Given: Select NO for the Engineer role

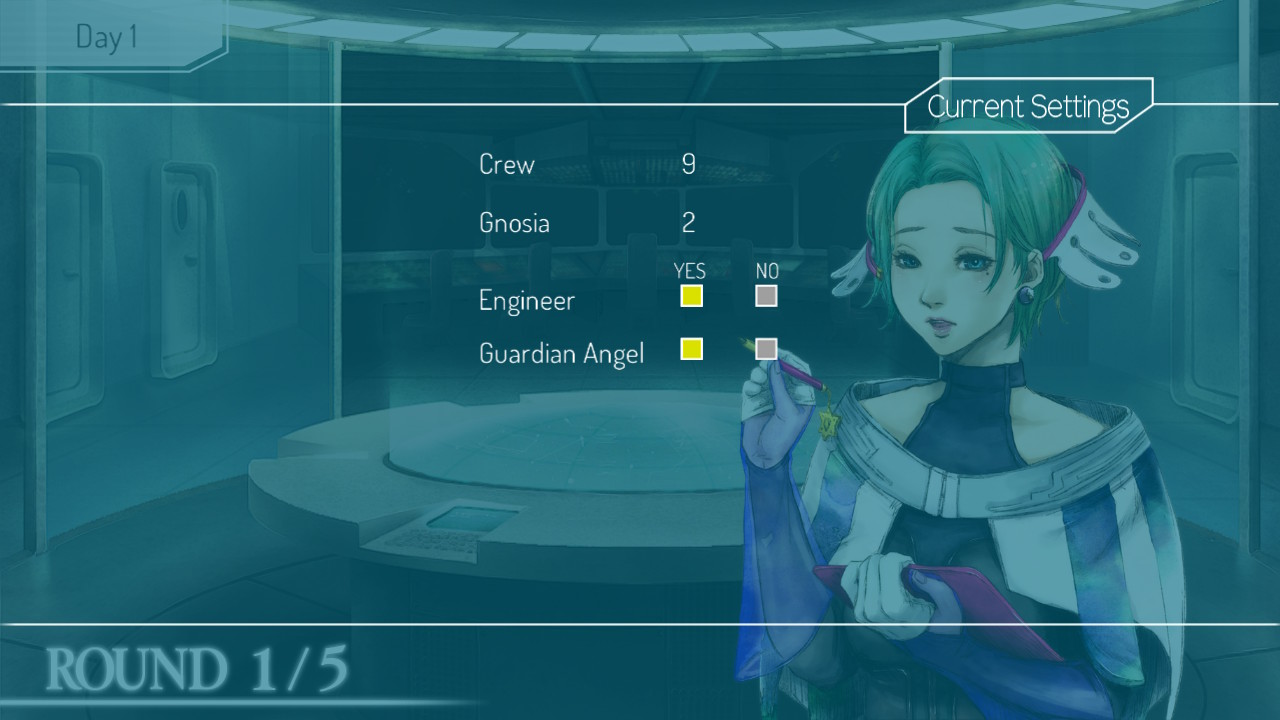Looking at the screenshot, I should [x=766, y=296].
